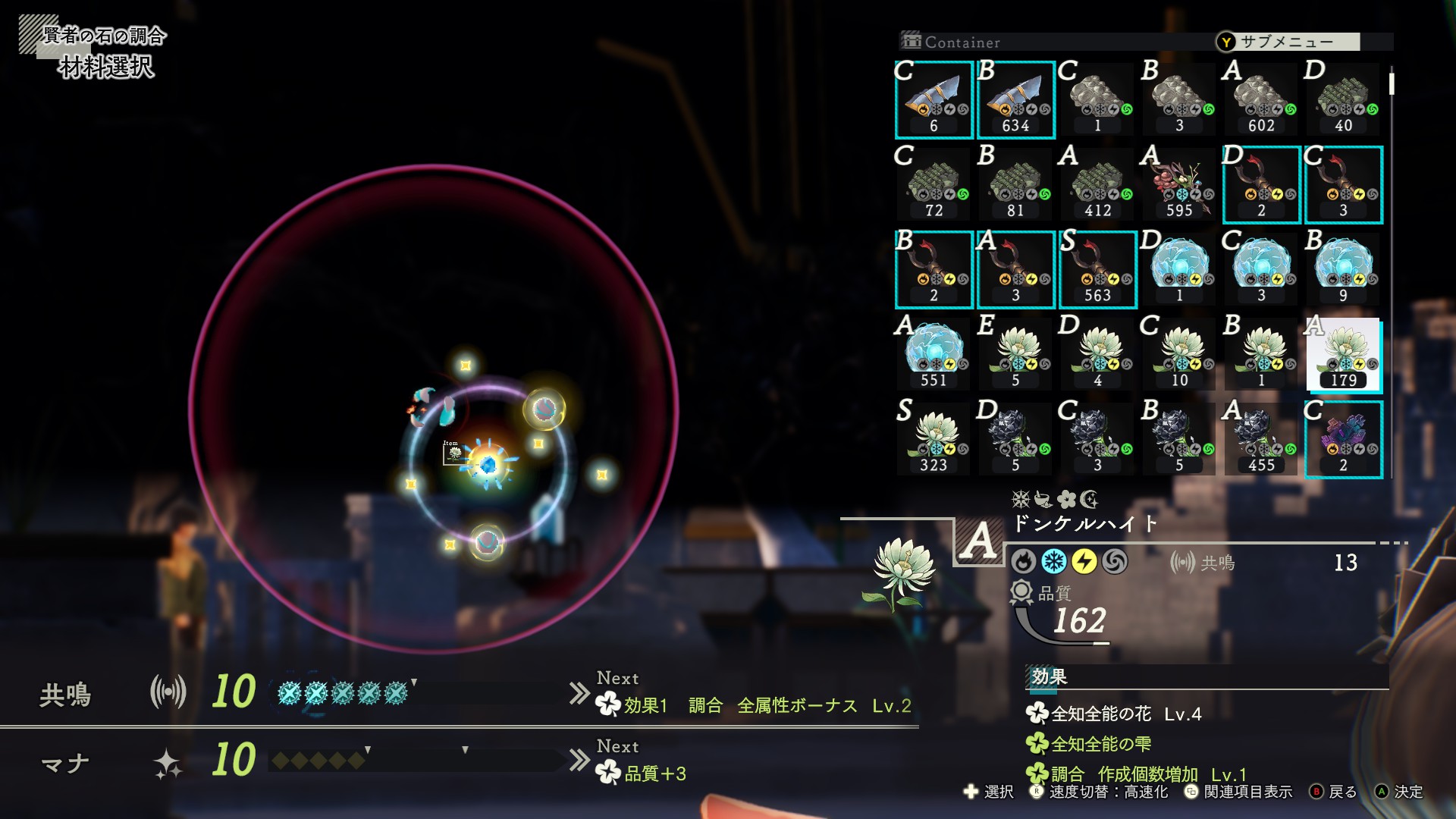Pick the A-rank black flower stack of 455

click(1262, 440)
